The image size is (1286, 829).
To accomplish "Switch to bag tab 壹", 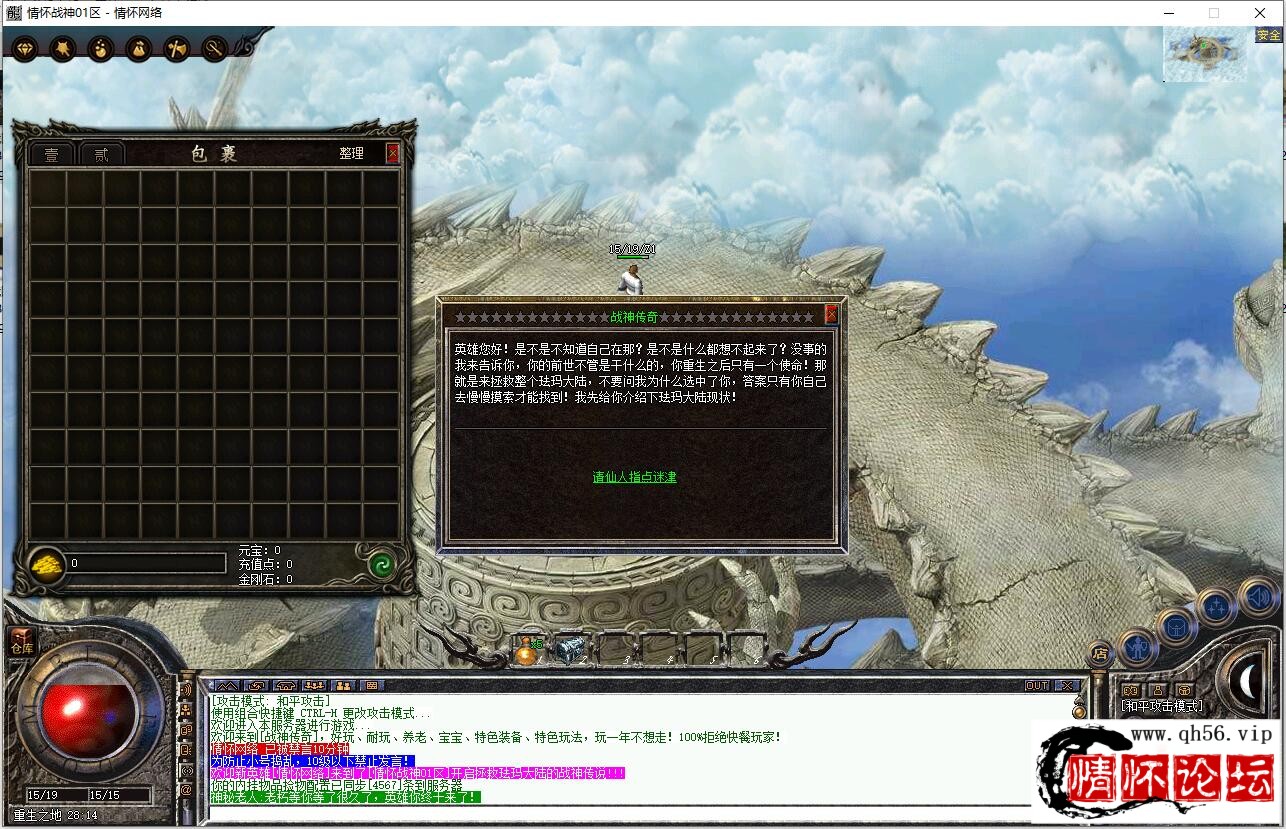I will [x=51, y=155].
